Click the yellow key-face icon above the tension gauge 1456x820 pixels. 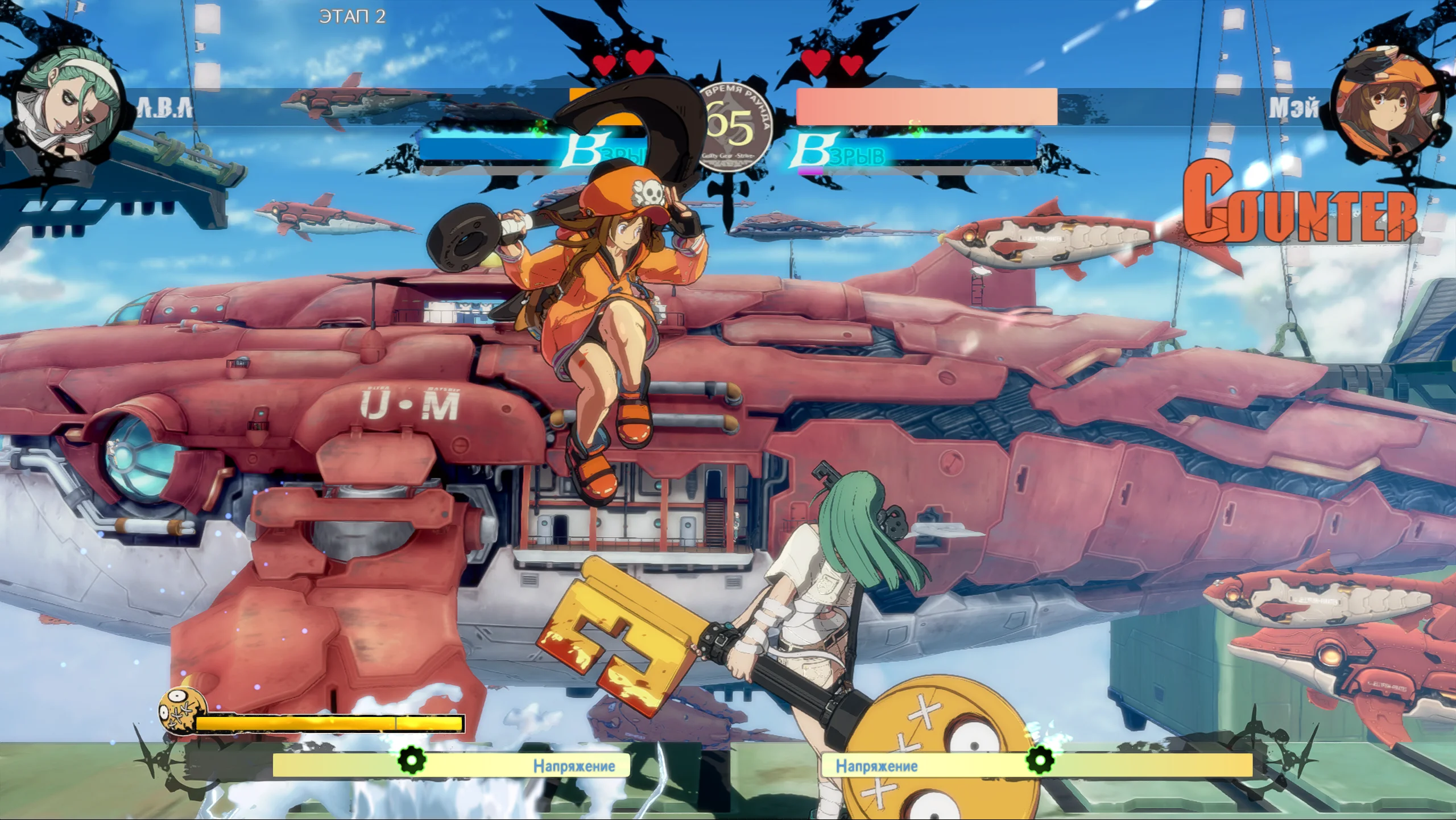point(181,711)
